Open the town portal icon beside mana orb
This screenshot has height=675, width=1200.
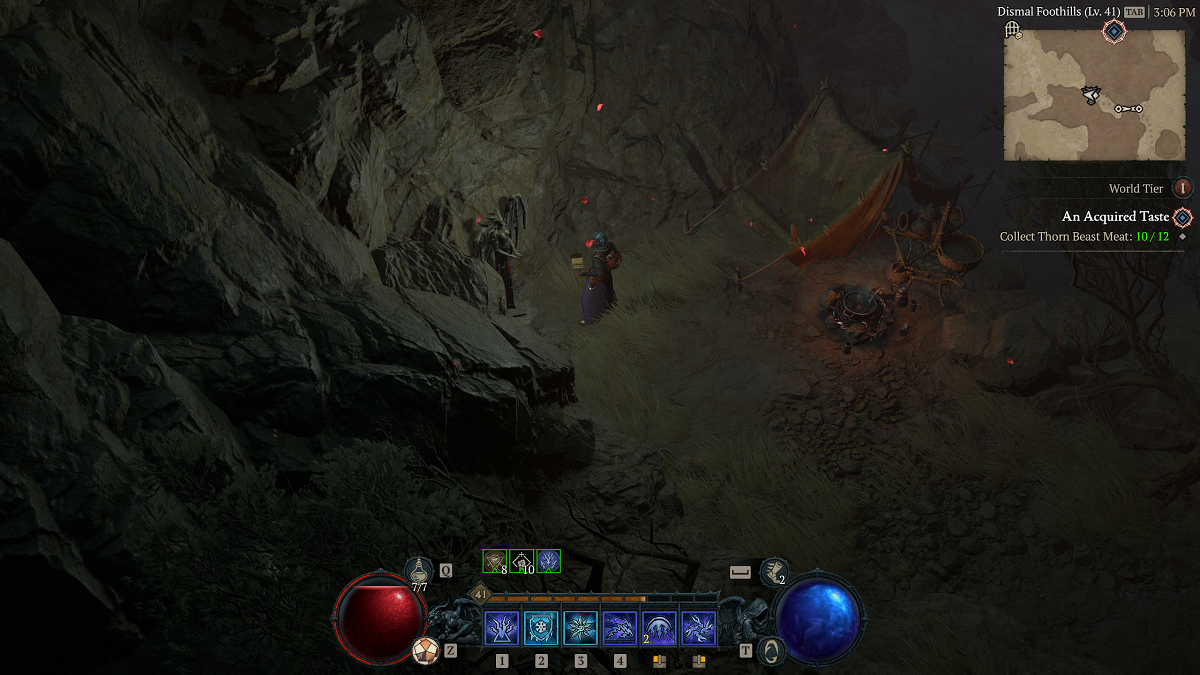770,650
